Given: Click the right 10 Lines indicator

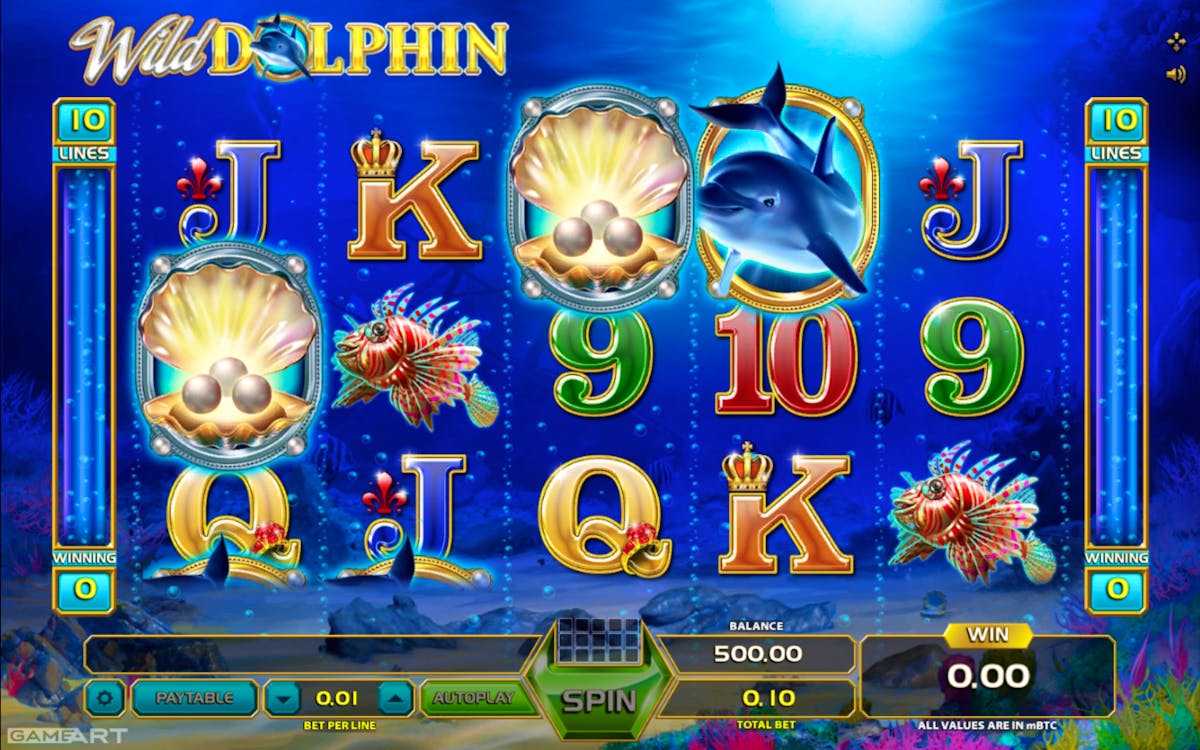Looking at the screenshot, I should pos(1117,131).
